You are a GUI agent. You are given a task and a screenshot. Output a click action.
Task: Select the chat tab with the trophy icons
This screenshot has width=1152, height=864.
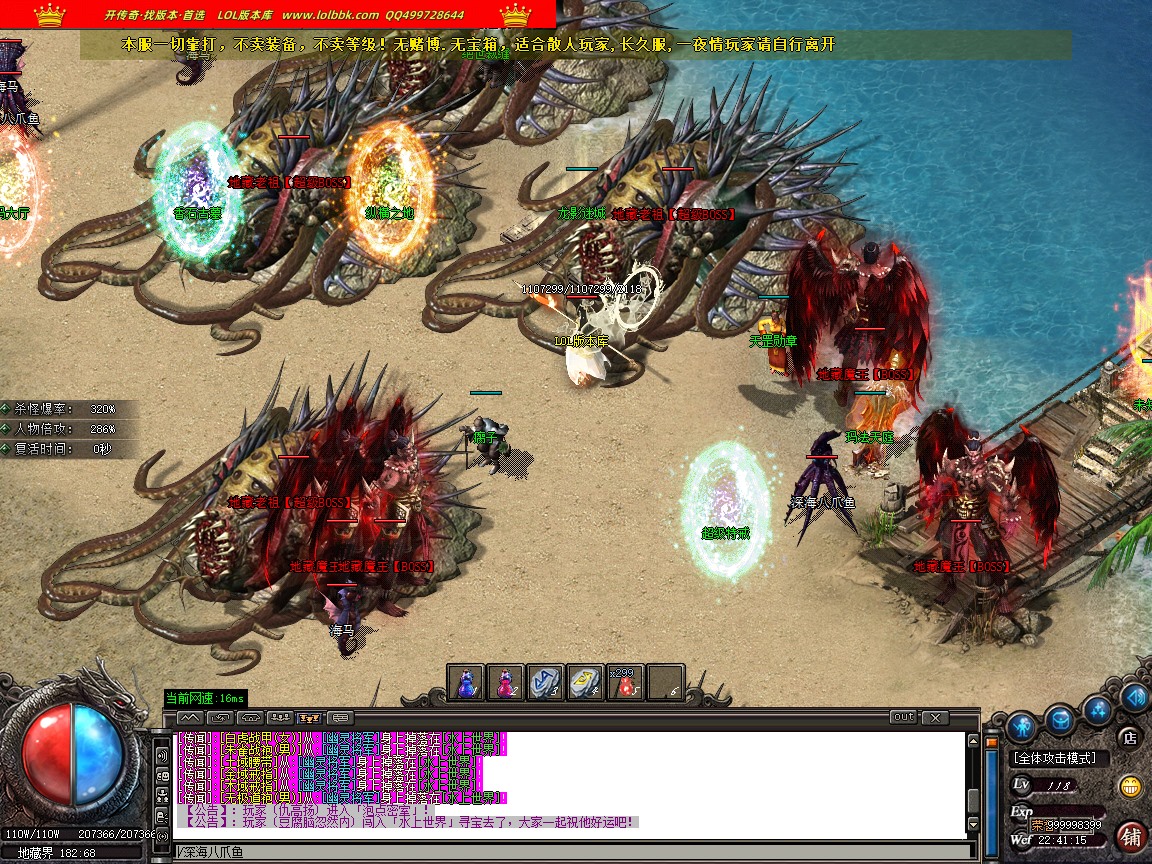[309, 718]
